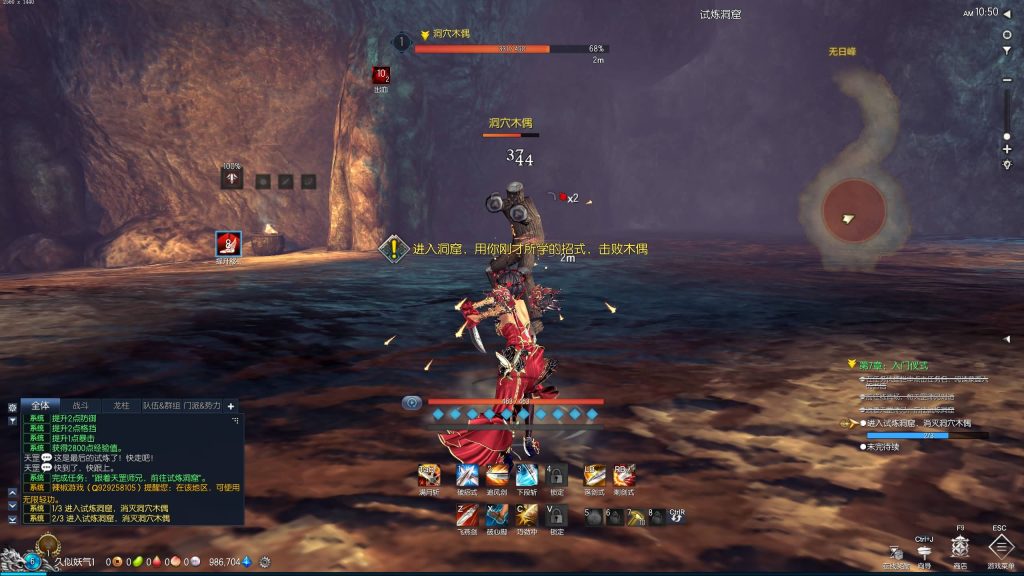This screenshot has width=1024, height=576.
Task: Zoom out the minimap with minus
Action: pyautogui.click(x=1007, y=79)
